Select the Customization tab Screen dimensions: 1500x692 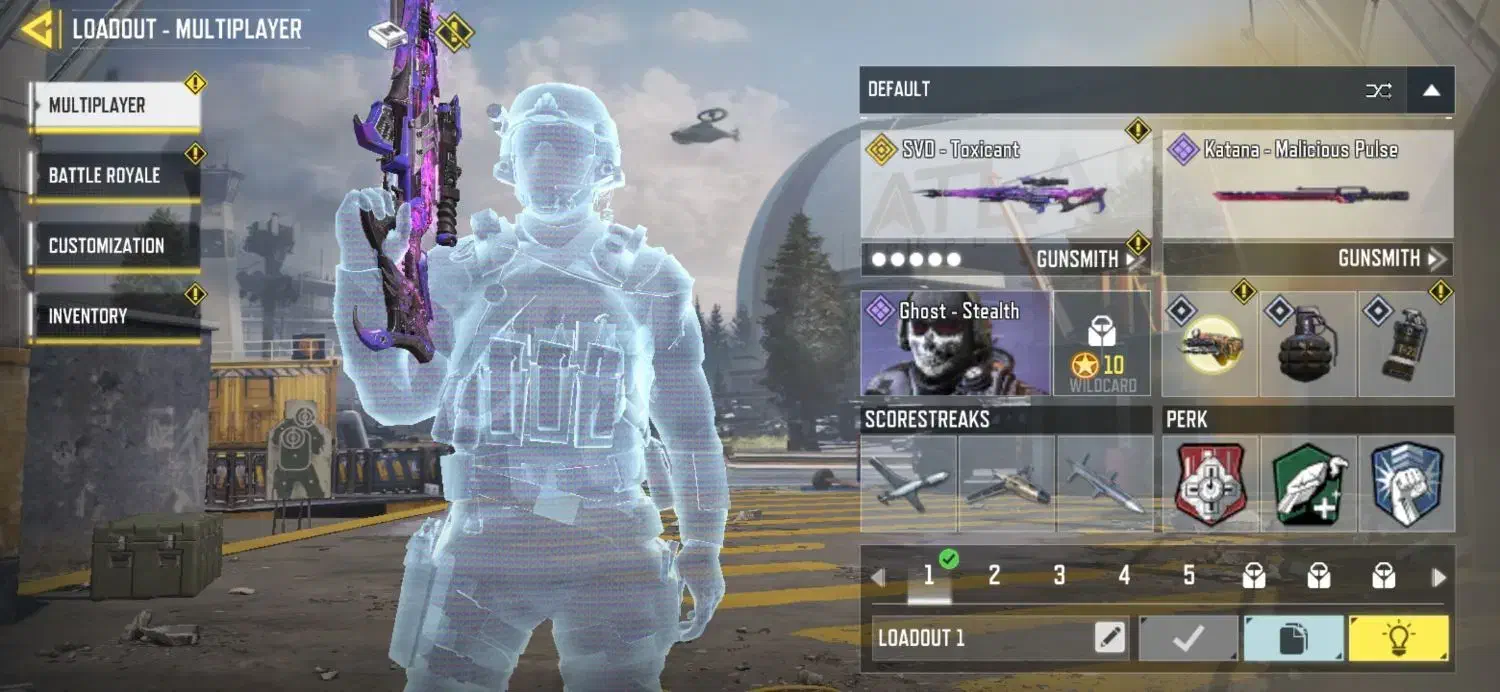point(115,246)
